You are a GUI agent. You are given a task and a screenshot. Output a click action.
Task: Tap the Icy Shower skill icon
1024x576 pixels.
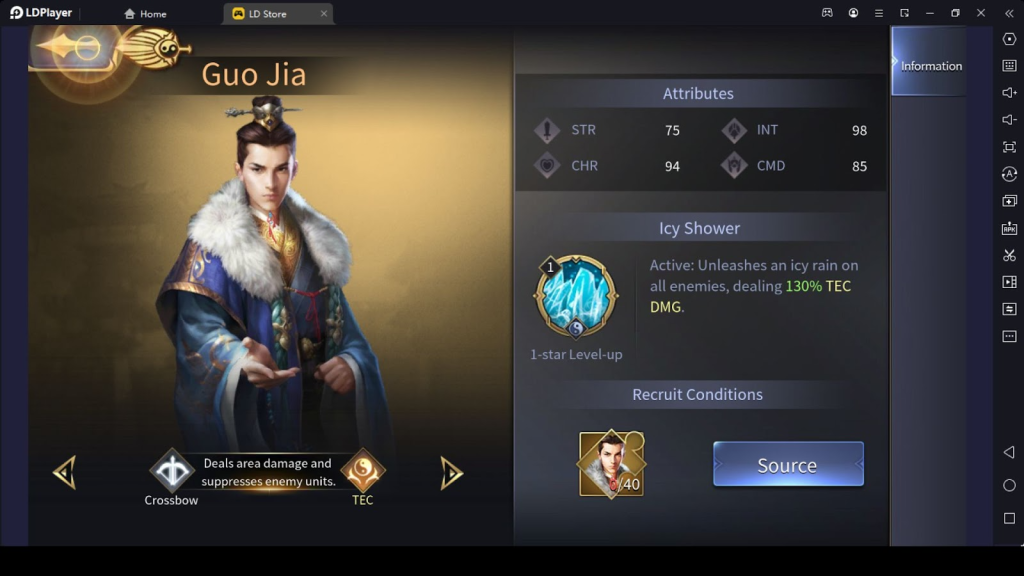click(x=575, y=298)
